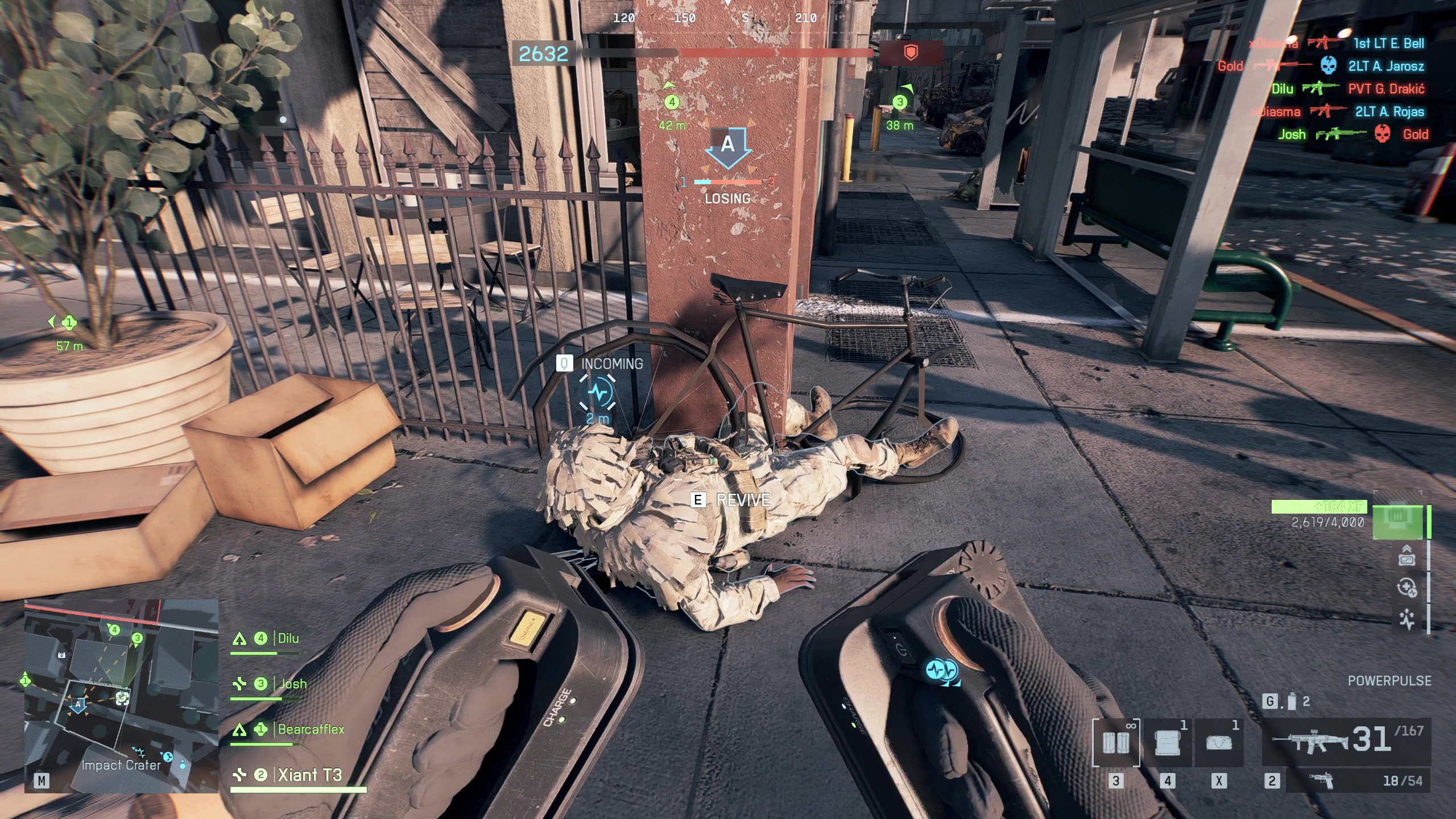The height and width of the screenshot is (819, 1456).
Task: Select the grenade icon
Action: pyautogui.click(x=1292, y=702)
